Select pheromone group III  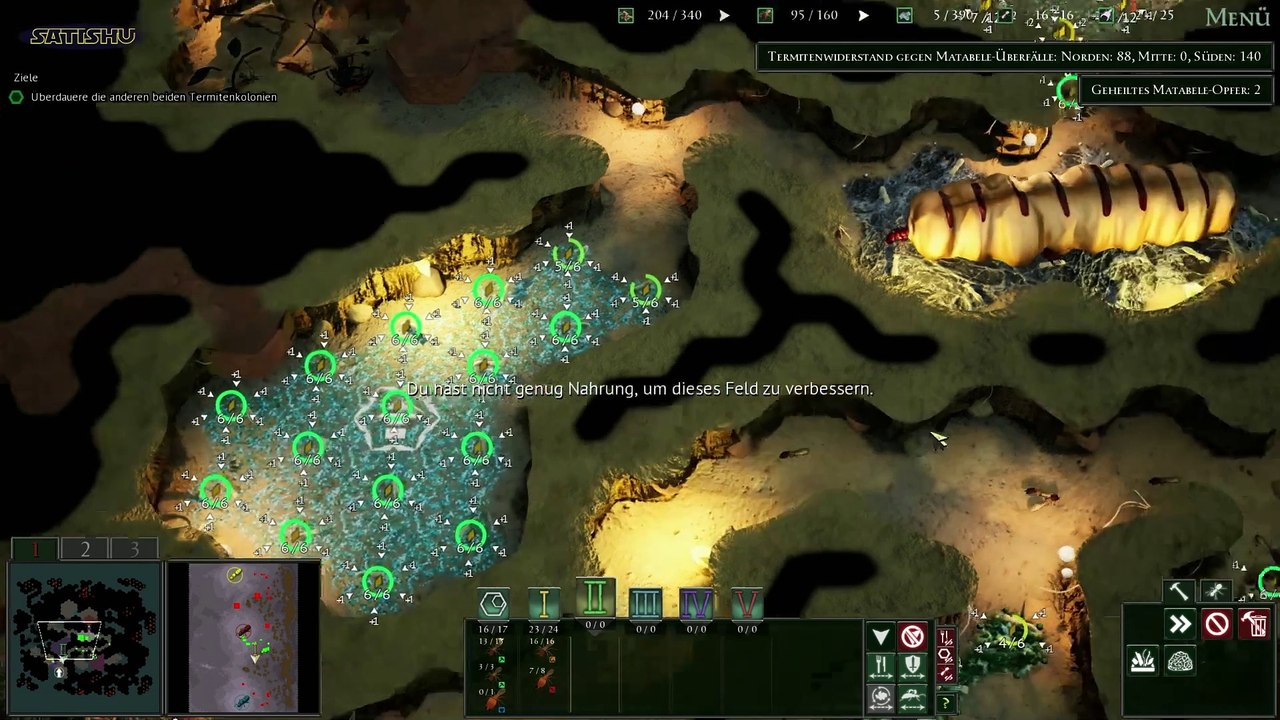tap(646, 603)
